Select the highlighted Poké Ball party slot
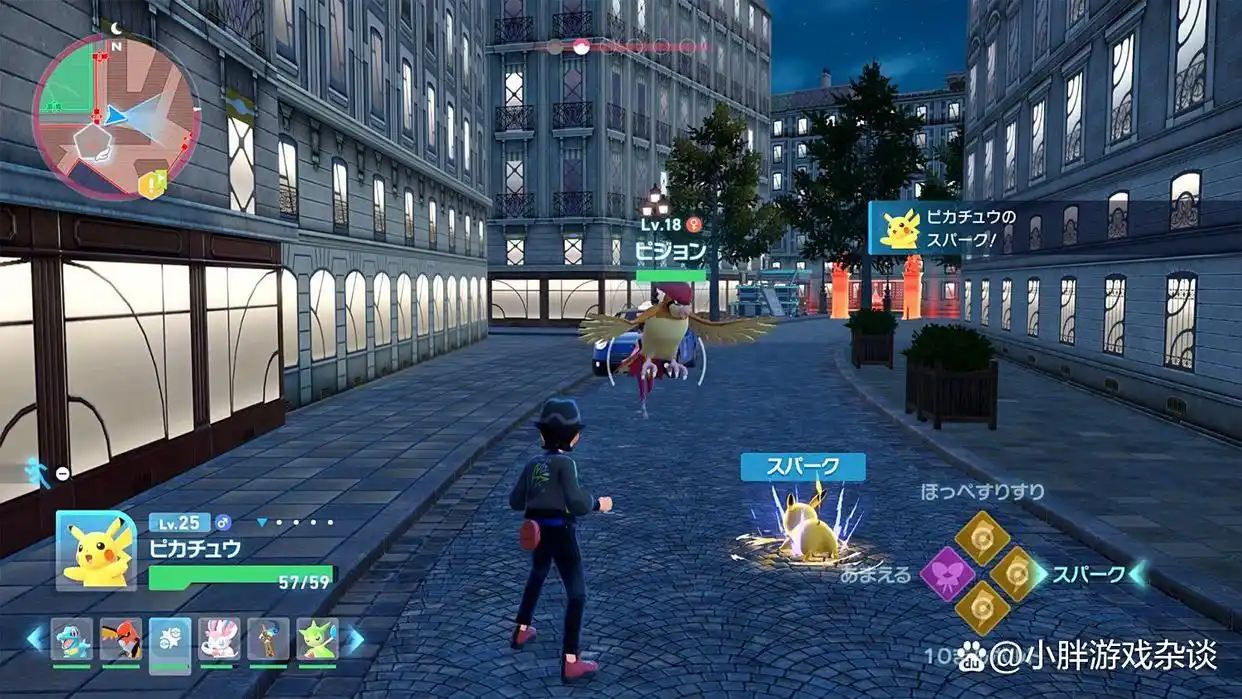Screen dimensions: 1242x699 point(170,638)
